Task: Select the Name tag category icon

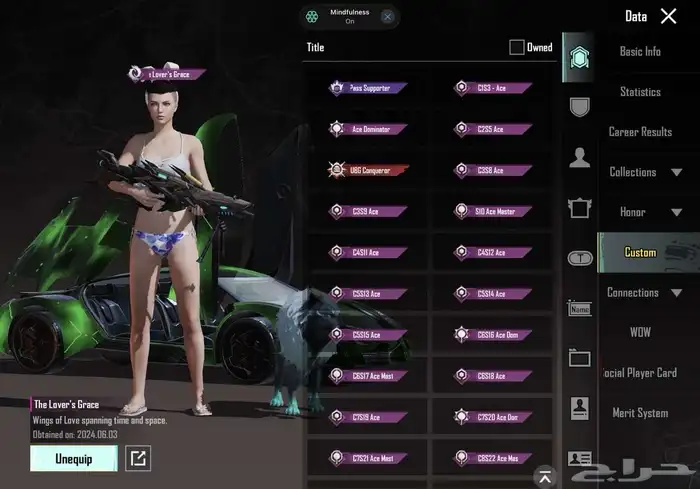Action: (x=579, y=308)
